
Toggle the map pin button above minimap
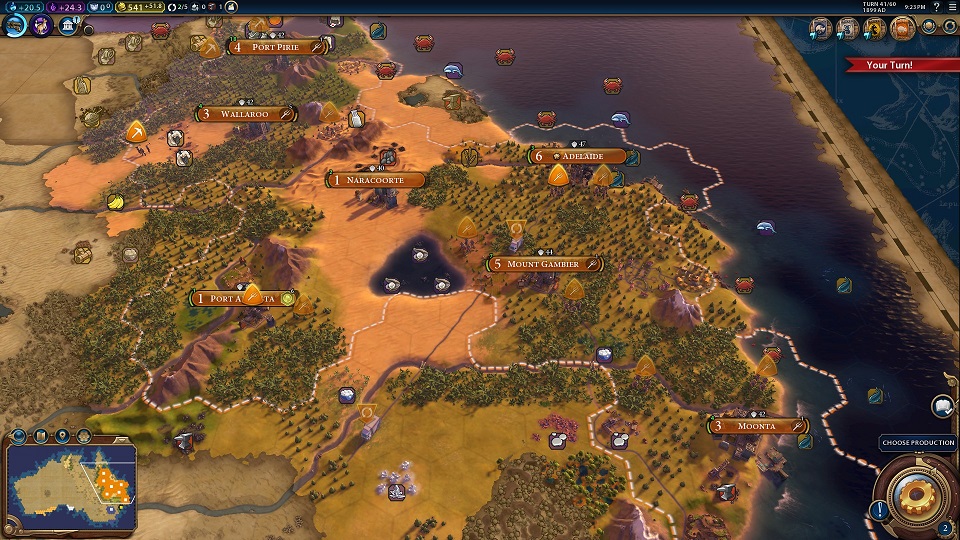pyautogui.click(x=62, y=435)
